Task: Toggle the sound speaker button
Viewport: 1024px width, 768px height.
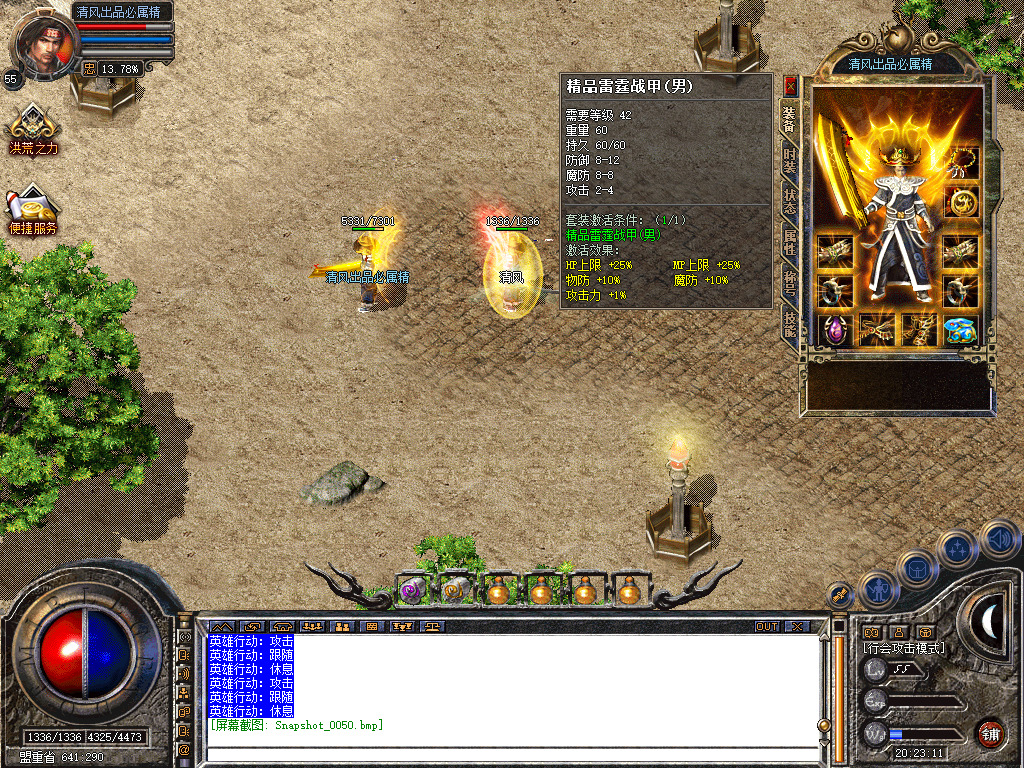Action: [998, 540]
